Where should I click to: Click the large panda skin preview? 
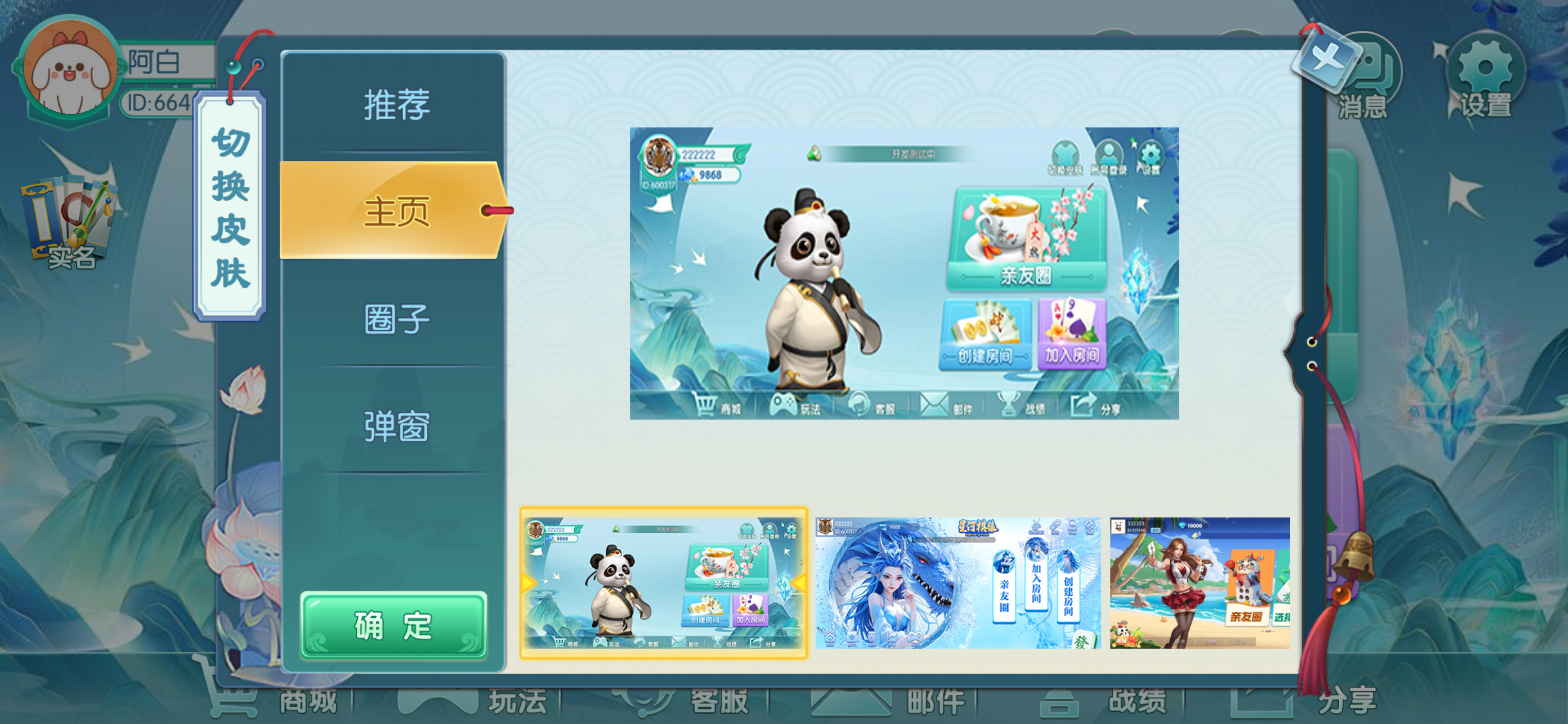coord(904,274)
